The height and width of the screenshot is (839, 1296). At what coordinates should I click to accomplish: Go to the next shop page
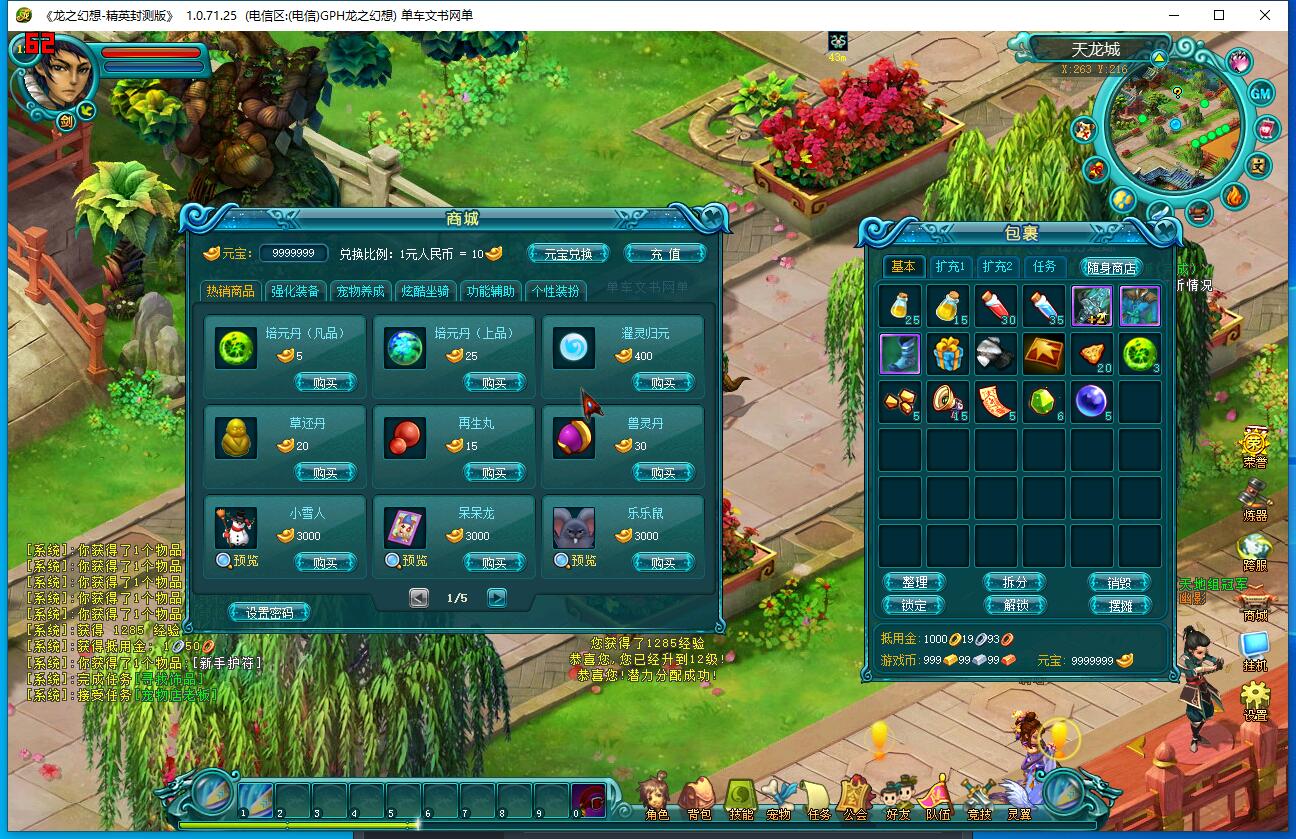[496, 598]
